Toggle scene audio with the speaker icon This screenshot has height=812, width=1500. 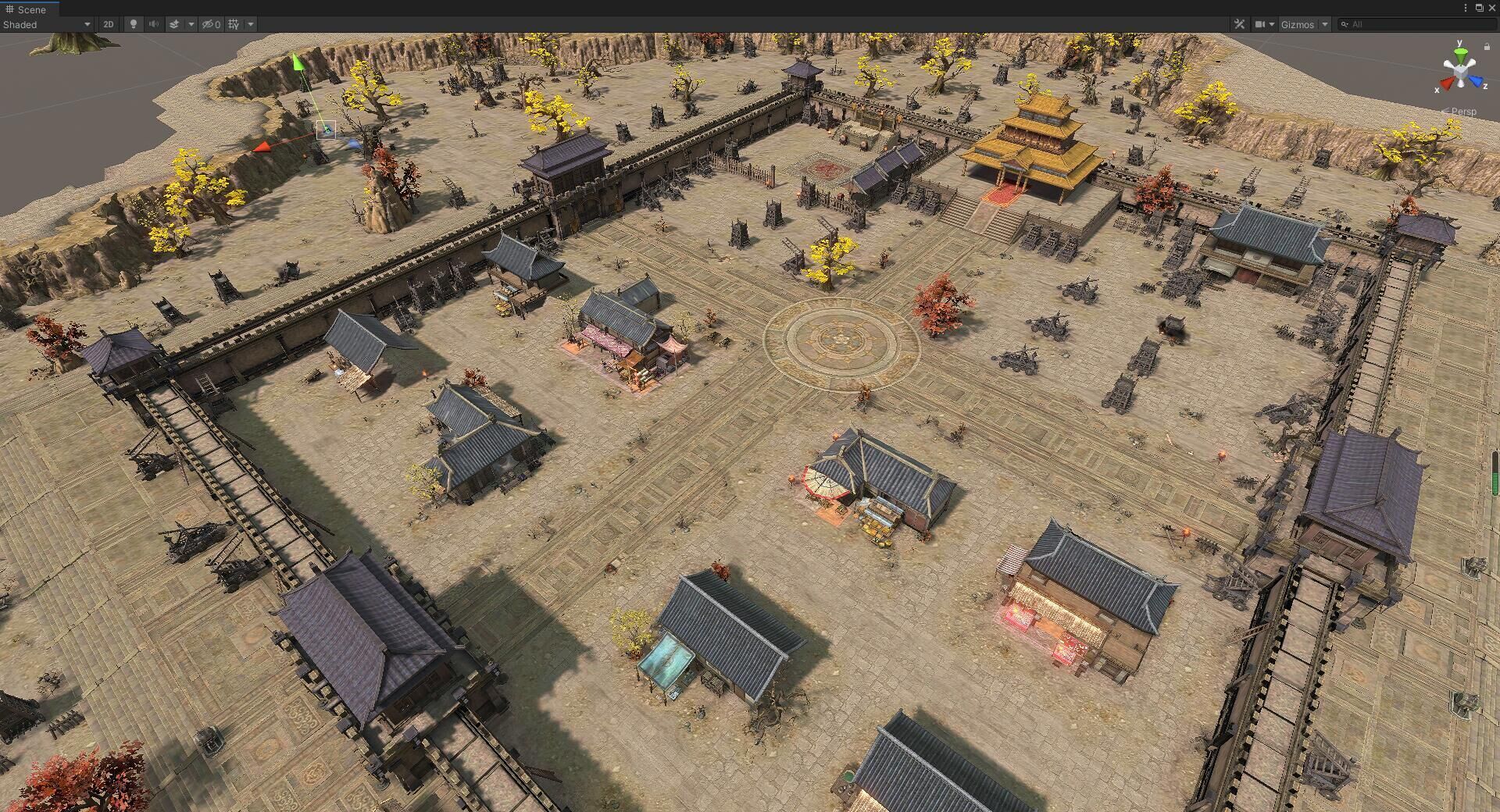[x=154, y=24]
